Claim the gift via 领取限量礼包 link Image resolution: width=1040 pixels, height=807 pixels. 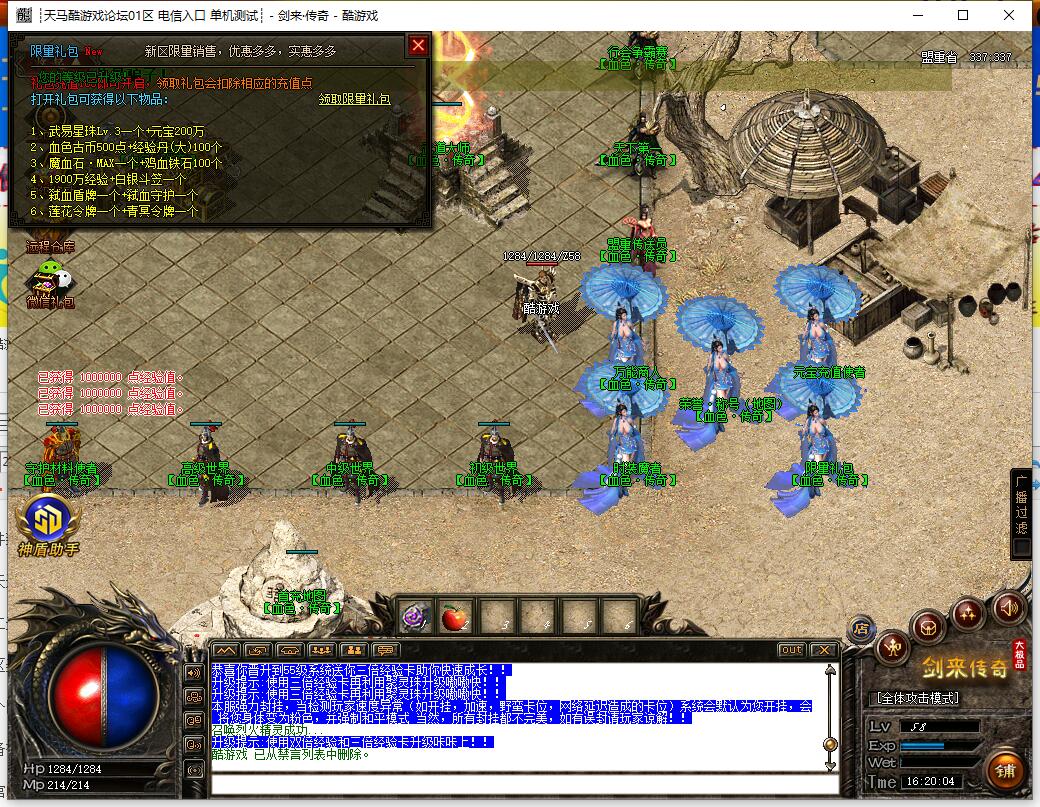click(x=354, y=99)
